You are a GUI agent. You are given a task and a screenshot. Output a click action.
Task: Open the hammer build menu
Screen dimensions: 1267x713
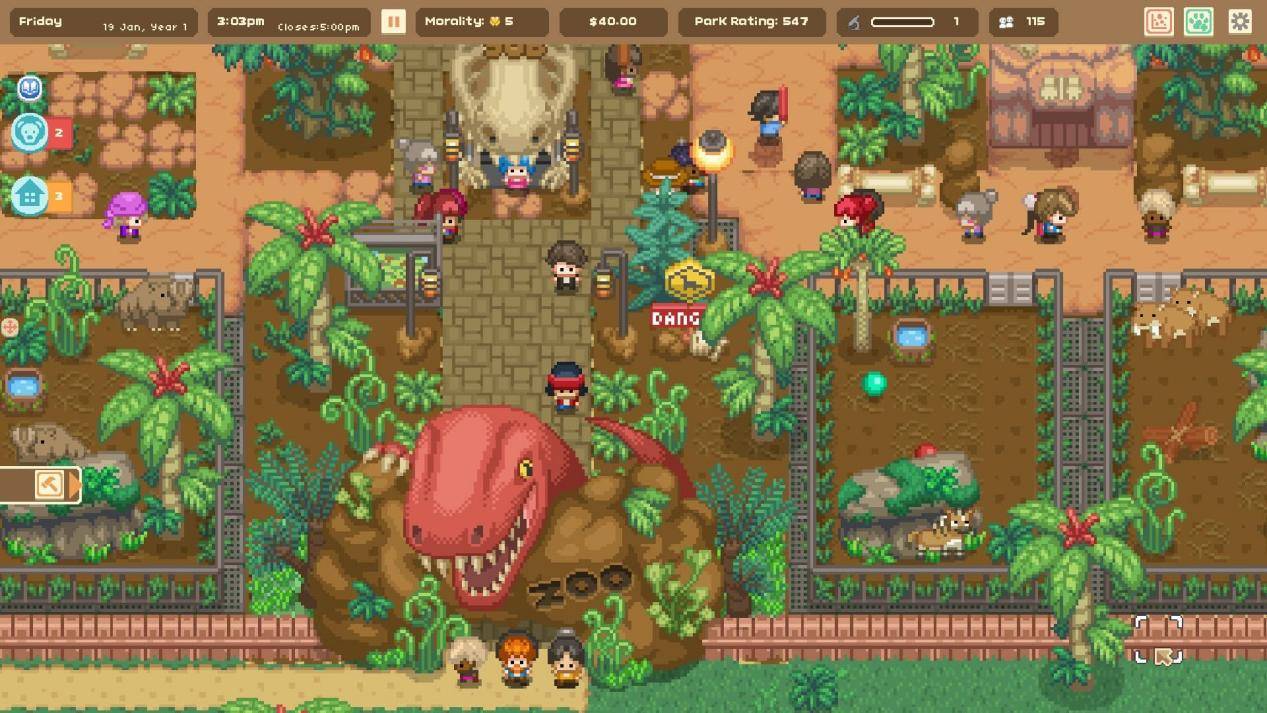(x=48, y=485)
